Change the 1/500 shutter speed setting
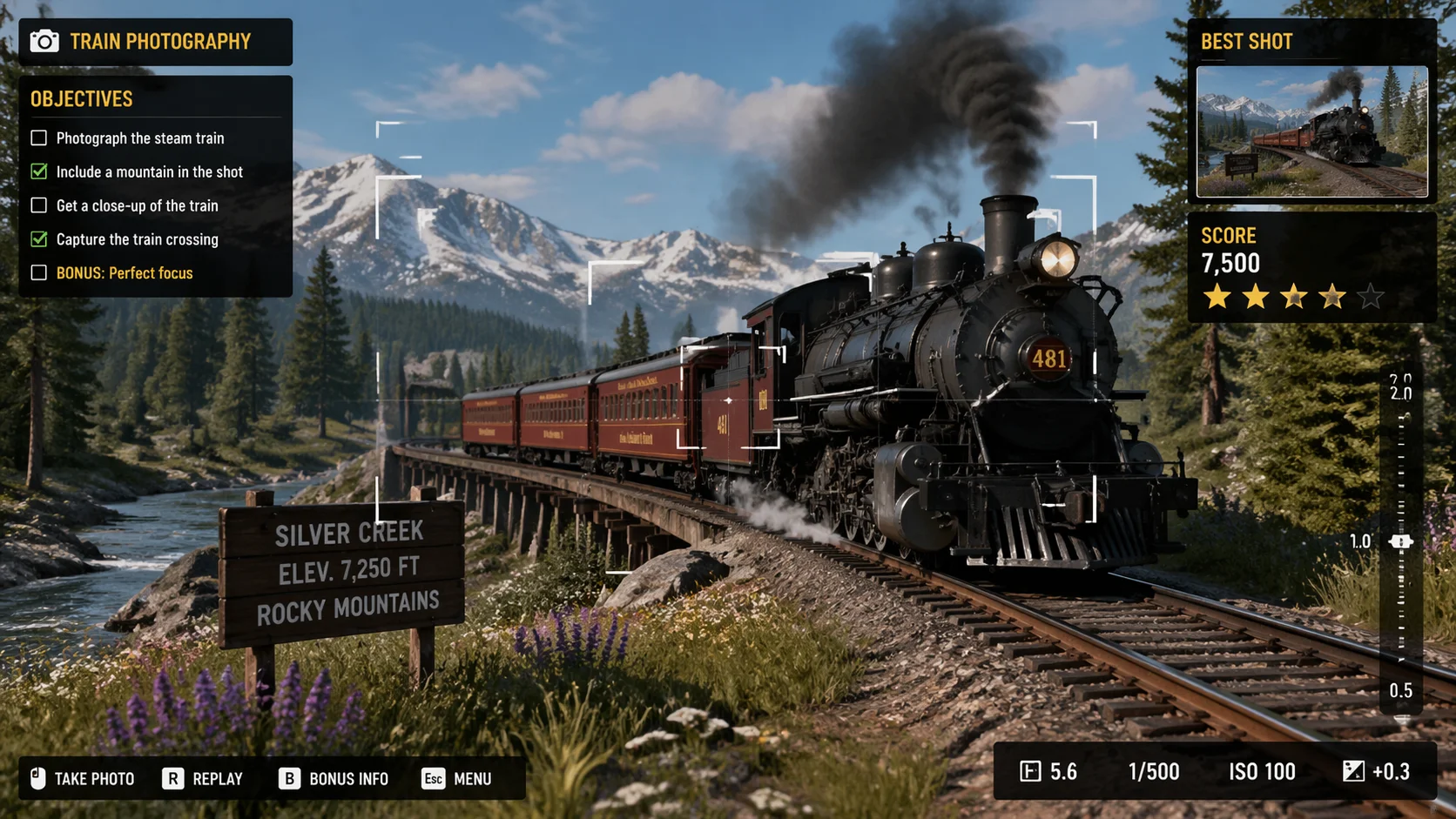 point(1153,771)
